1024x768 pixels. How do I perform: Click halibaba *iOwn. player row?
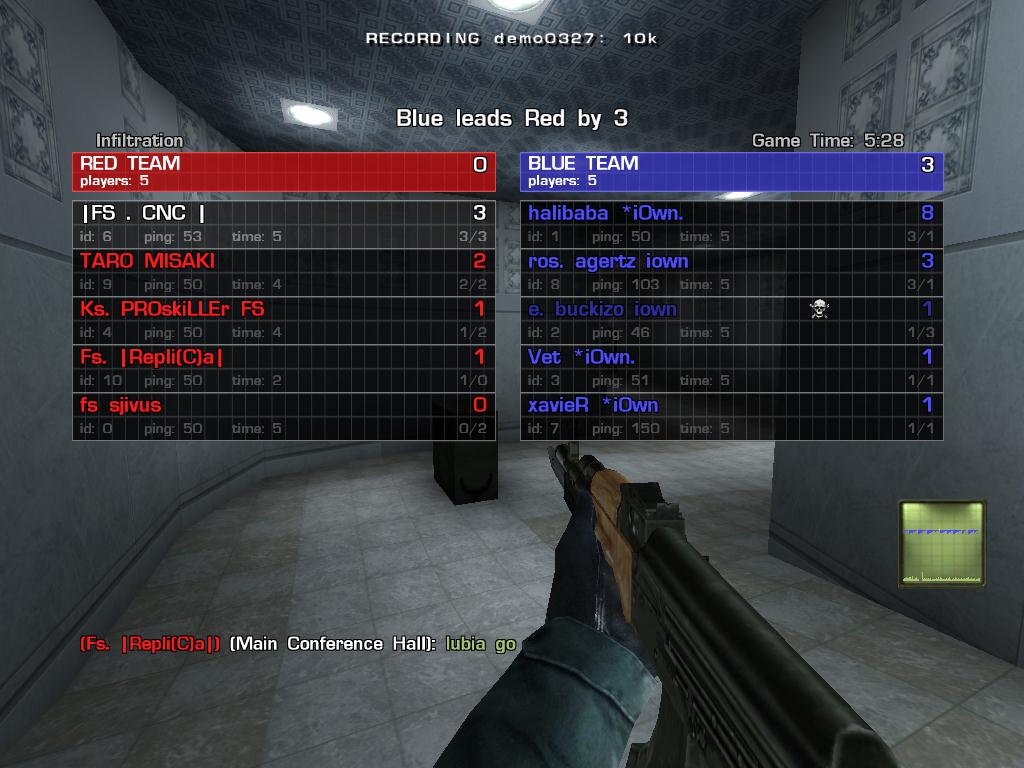coord(731,224)
